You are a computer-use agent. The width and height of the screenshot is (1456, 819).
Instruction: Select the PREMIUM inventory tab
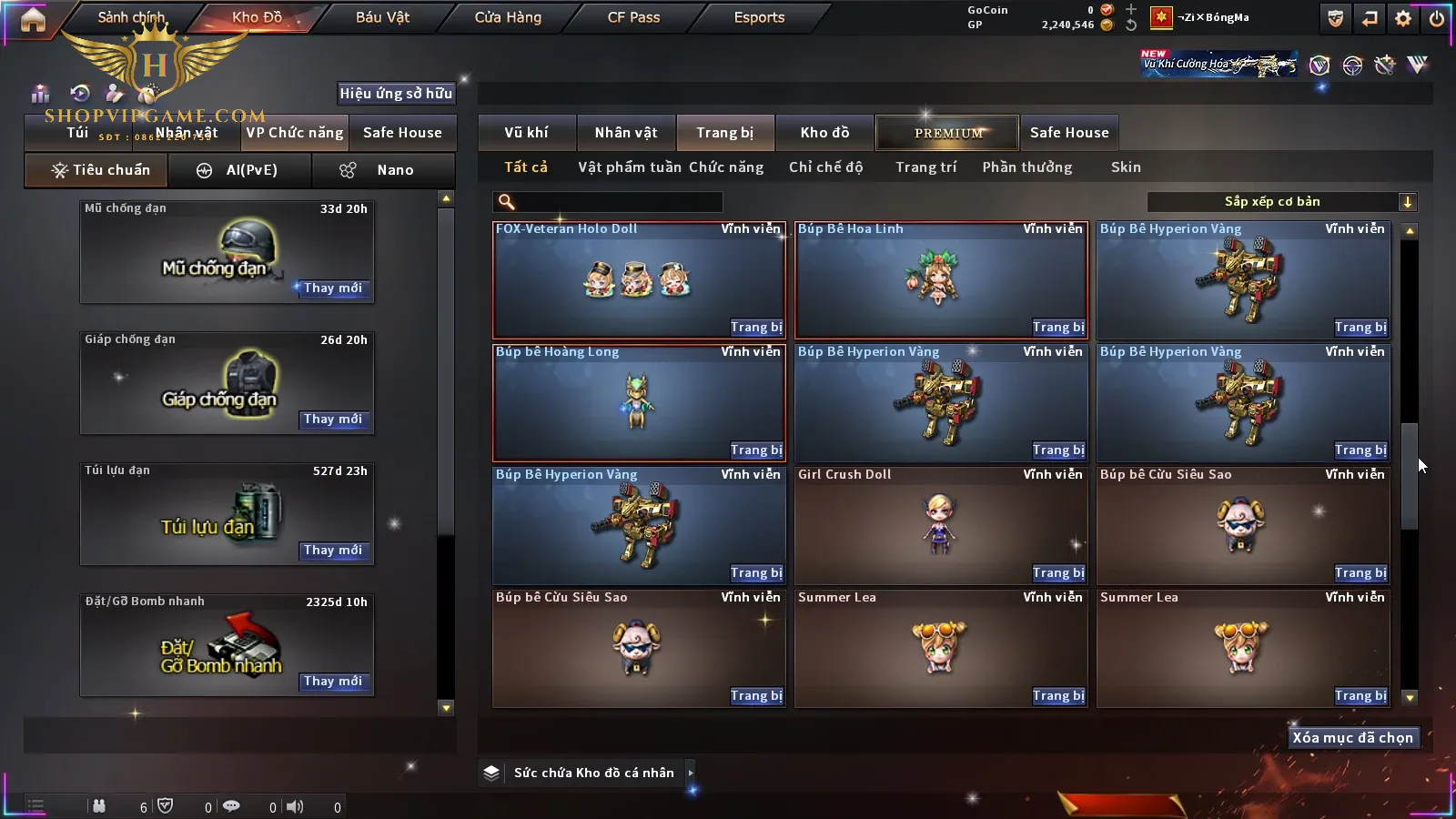[x=948, y=133]
